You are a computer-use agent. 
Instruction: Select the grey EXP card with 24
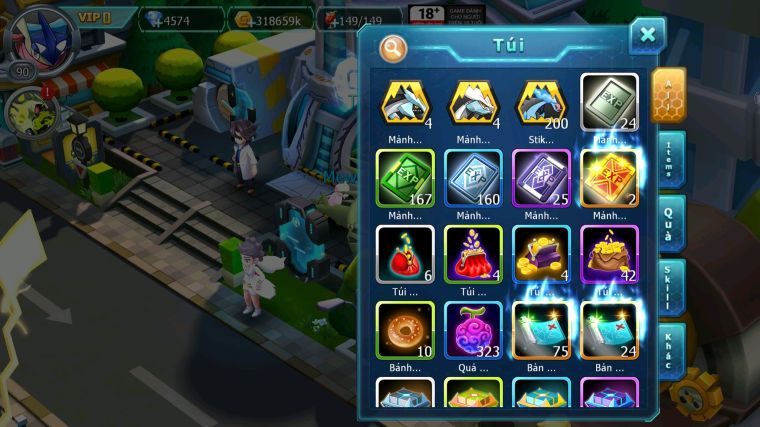pyautogui.click(x=609, y=102)
